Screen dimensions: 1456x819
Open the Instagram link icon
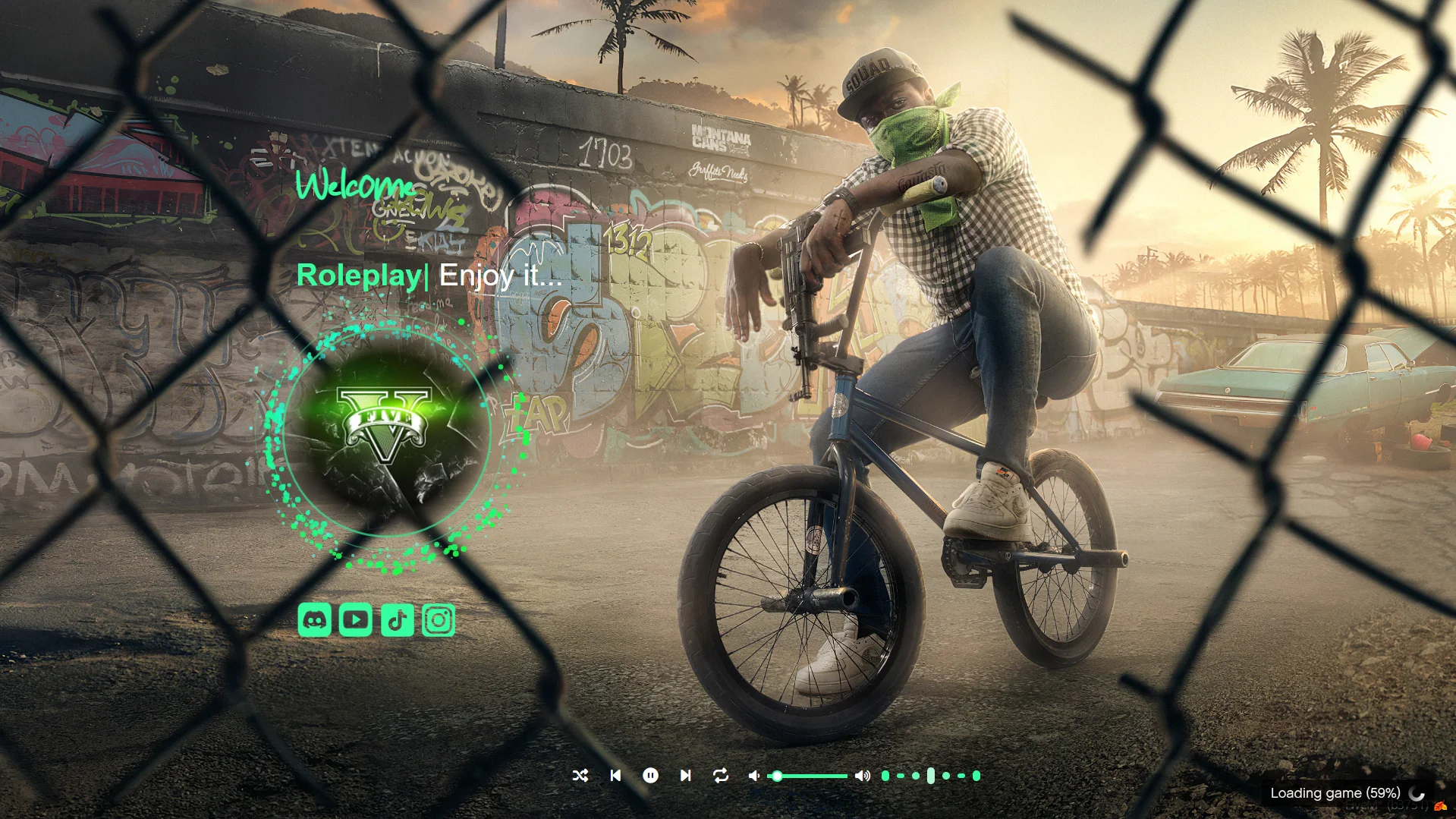439,620
